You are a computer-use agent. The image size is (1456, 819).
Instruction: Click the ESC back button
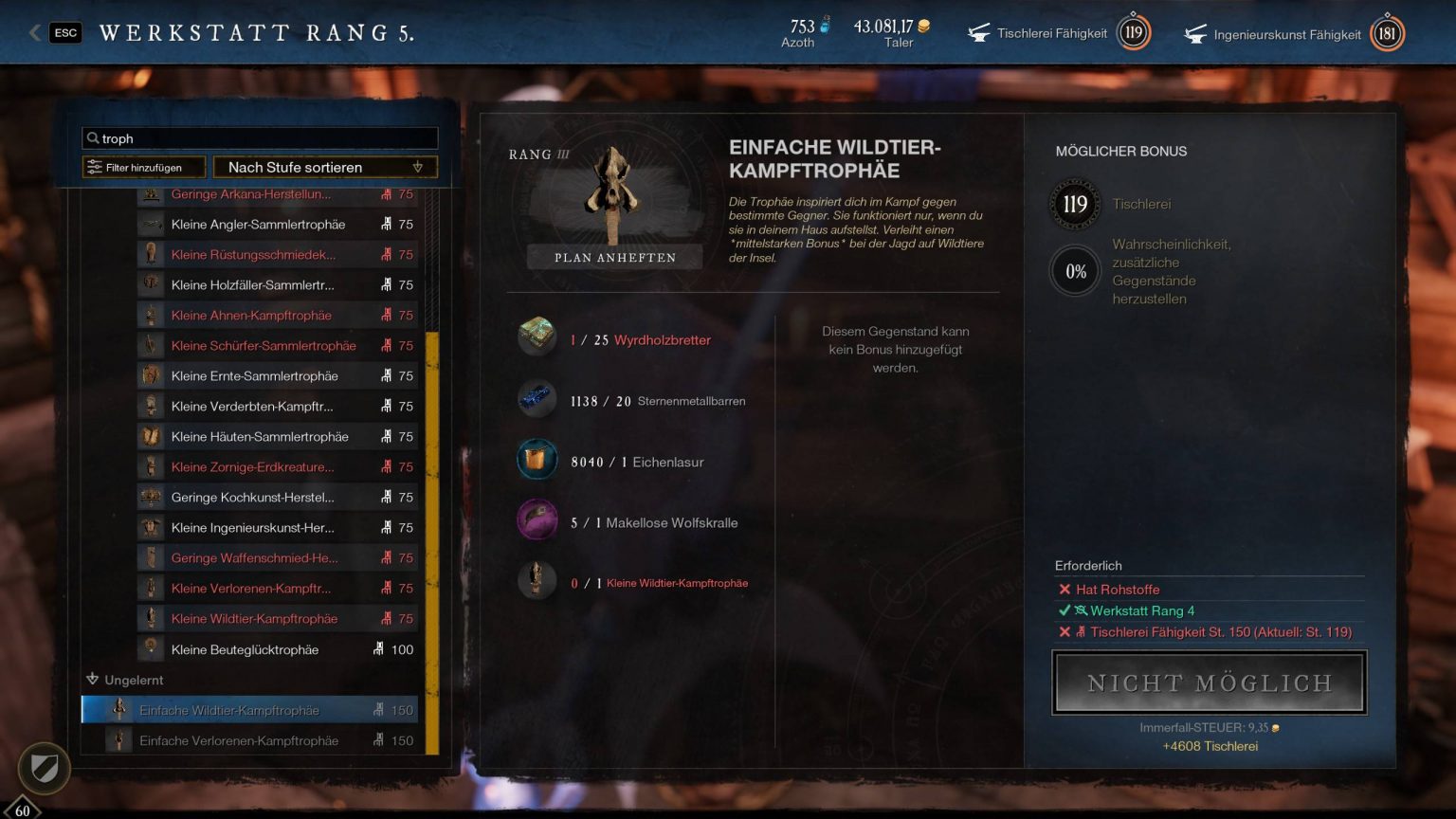click(x=65, y=31)
